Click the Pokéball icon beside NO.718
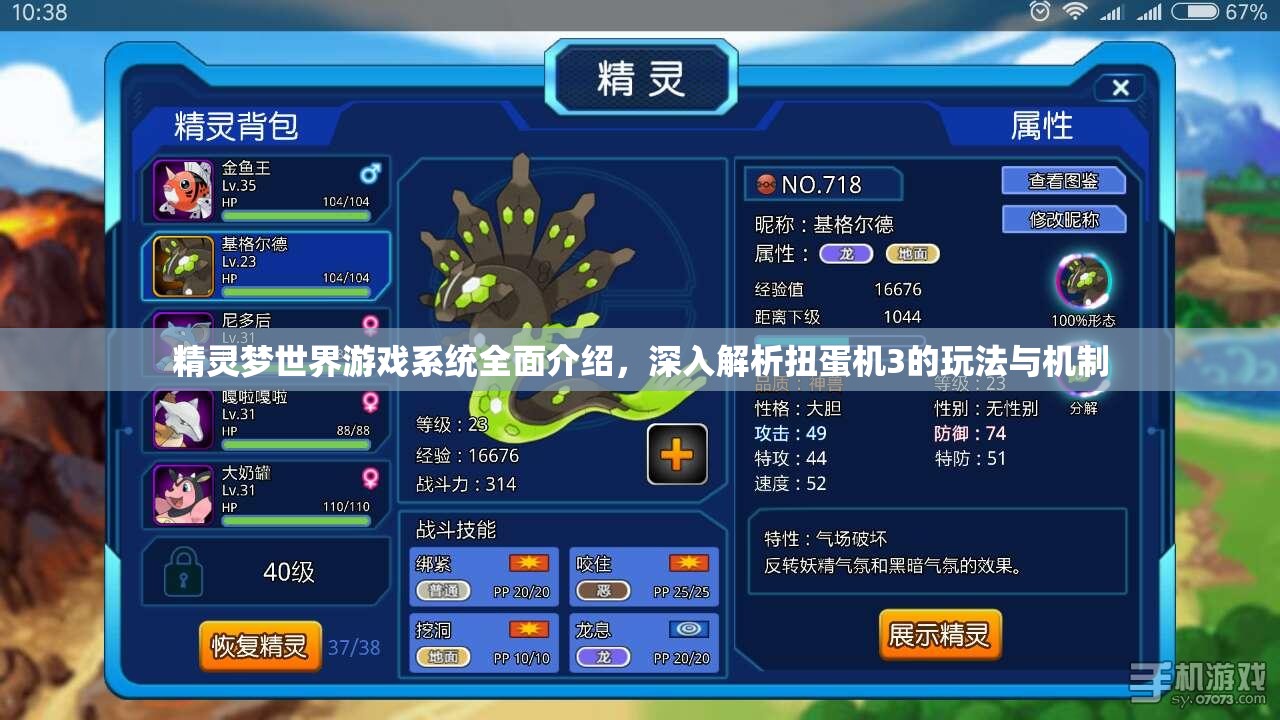The height and width of the screenshot is (720, 1280). [765, 184]
